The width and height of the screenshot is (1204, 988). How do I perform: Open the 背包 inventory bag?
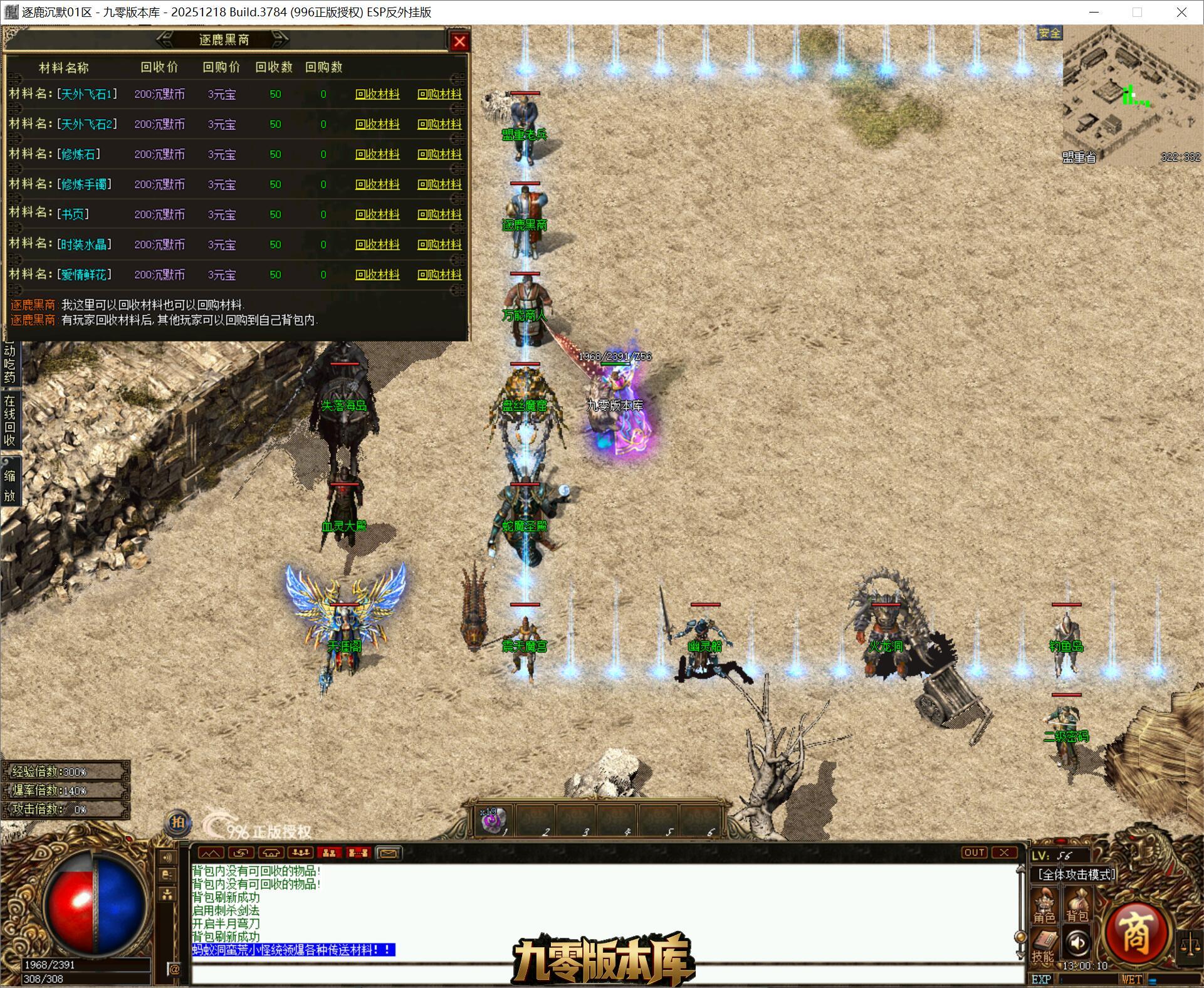(1077, 908)
